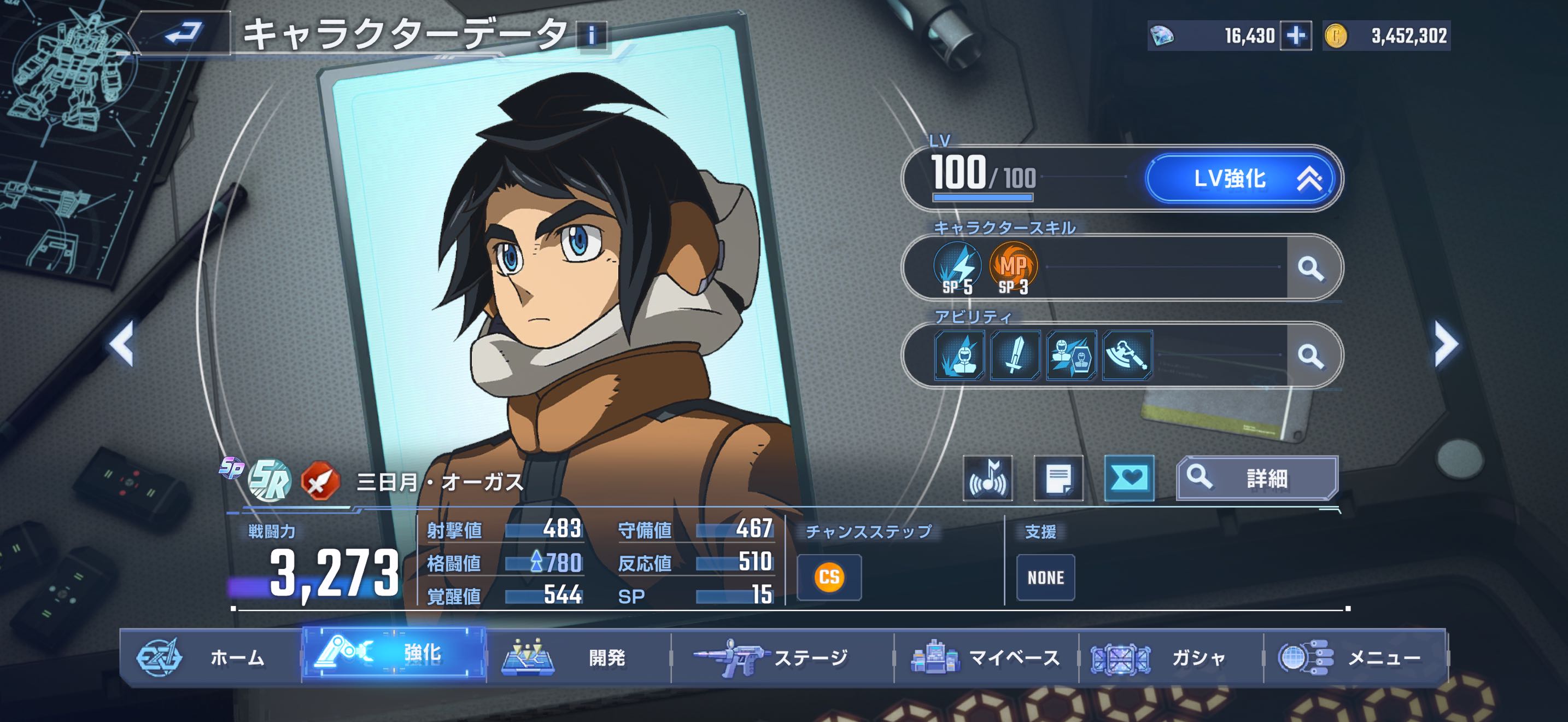
Task: Select the orange CS chance step icon
Action: tap(829, 577)
